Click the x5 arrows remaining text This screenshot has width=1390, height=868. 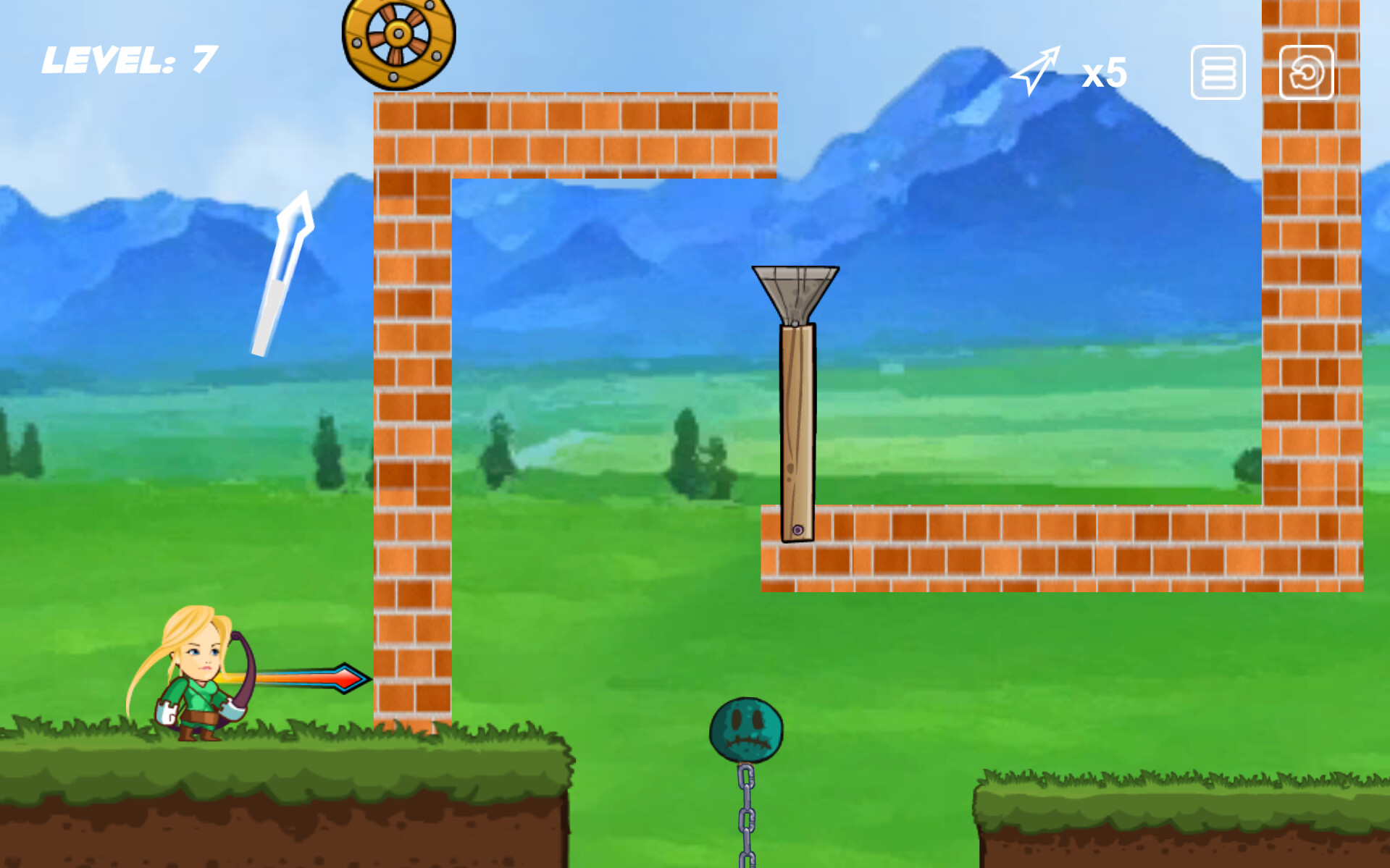tap(1103, 71)
